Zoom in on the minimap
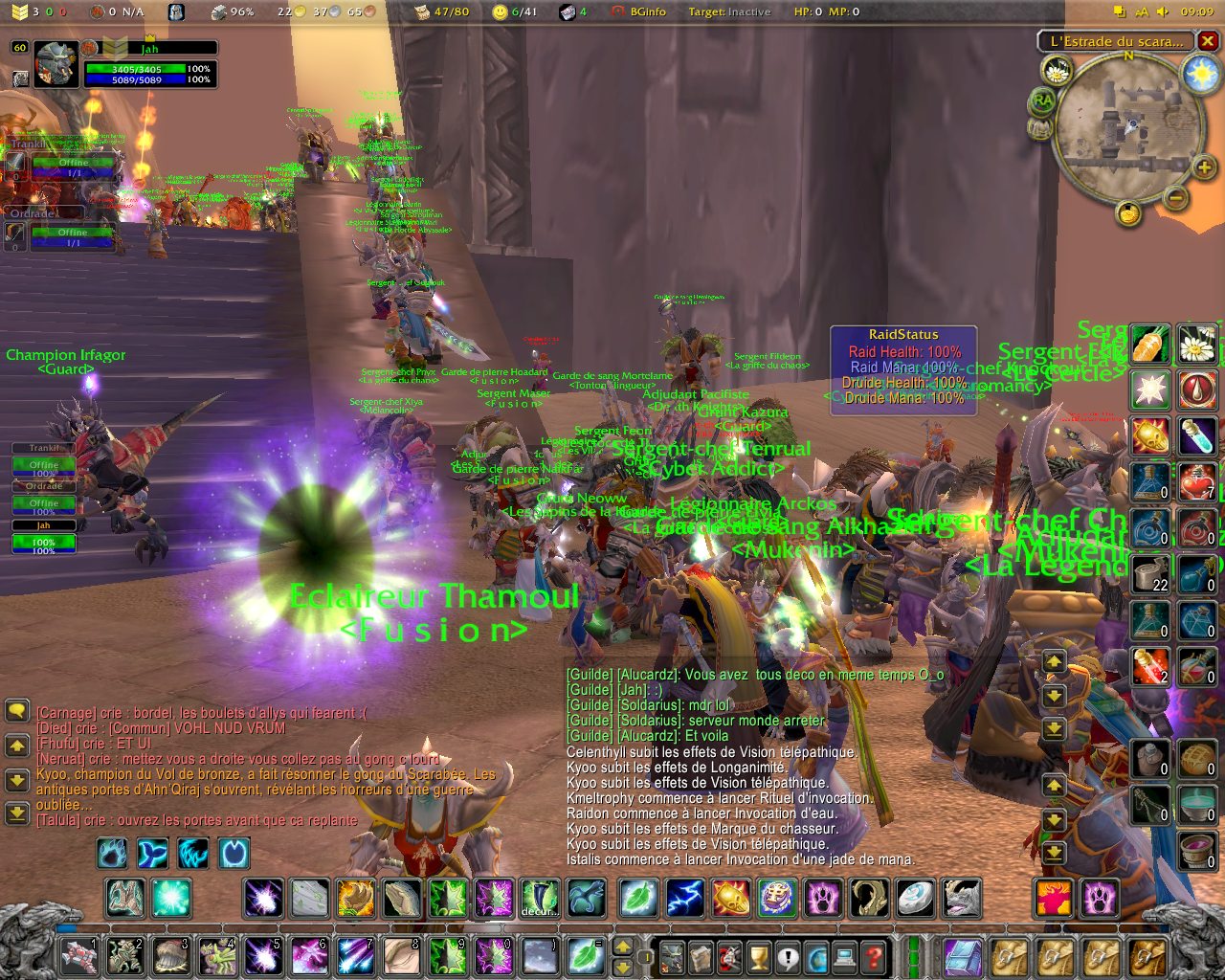 pyautogui.click(x=1203, y=168)
